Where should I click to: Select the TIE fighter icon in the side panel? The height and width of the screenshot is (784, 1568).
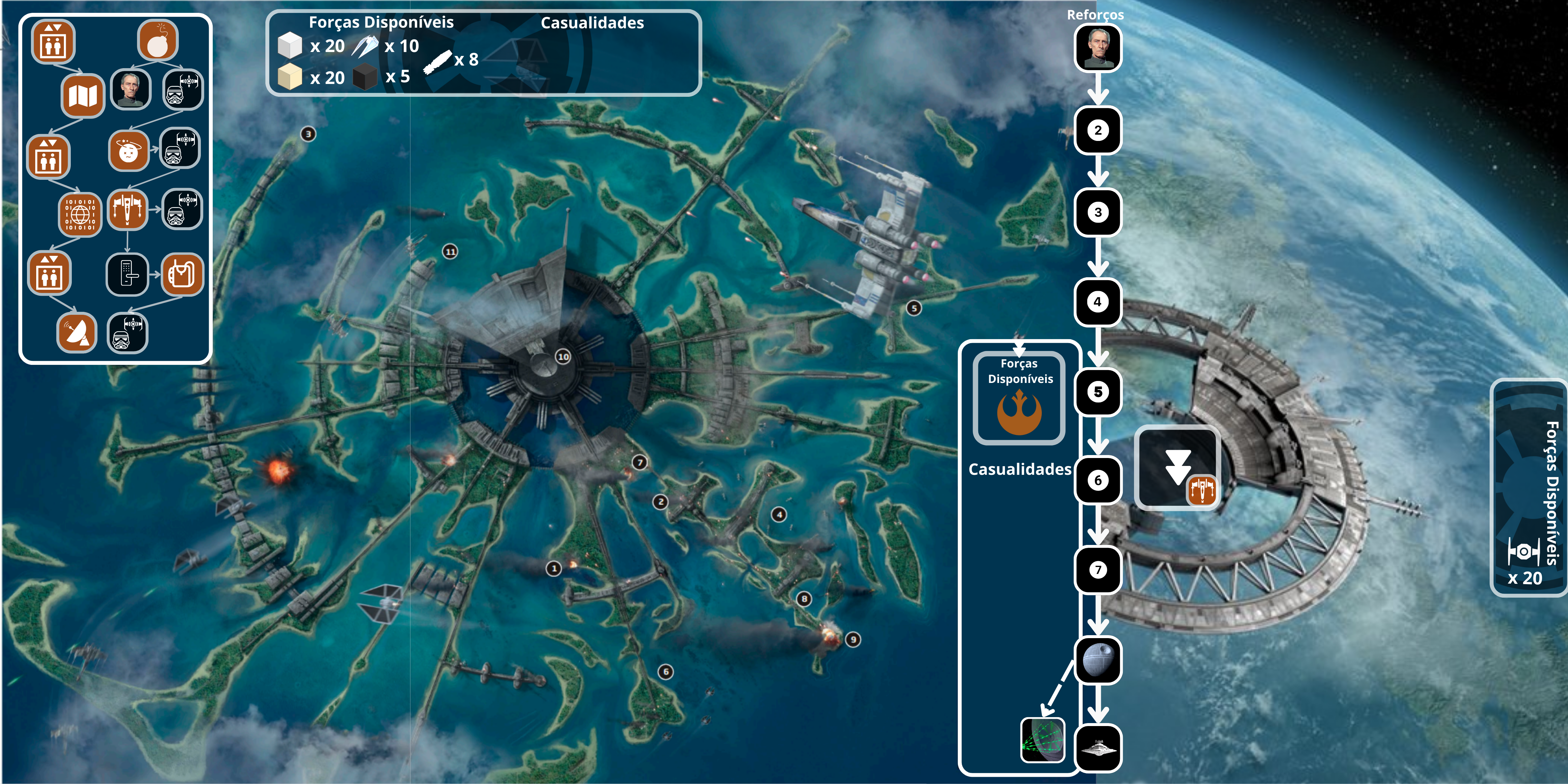(x=1524, y=552)
